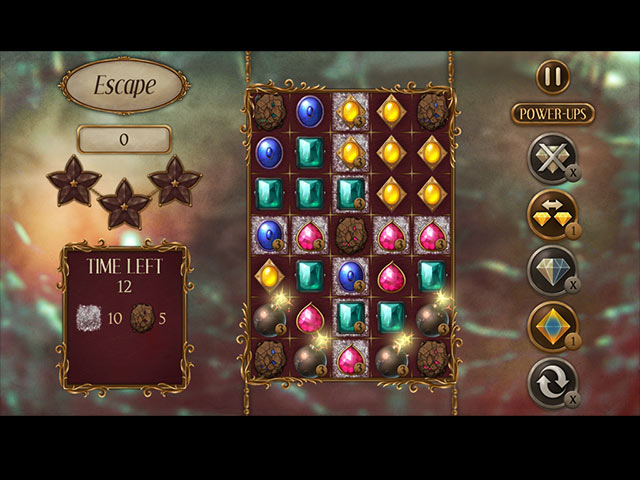Open the Power-Ups label
The height and width of the screenshot is (480, 640).
(x=553, y=113)
